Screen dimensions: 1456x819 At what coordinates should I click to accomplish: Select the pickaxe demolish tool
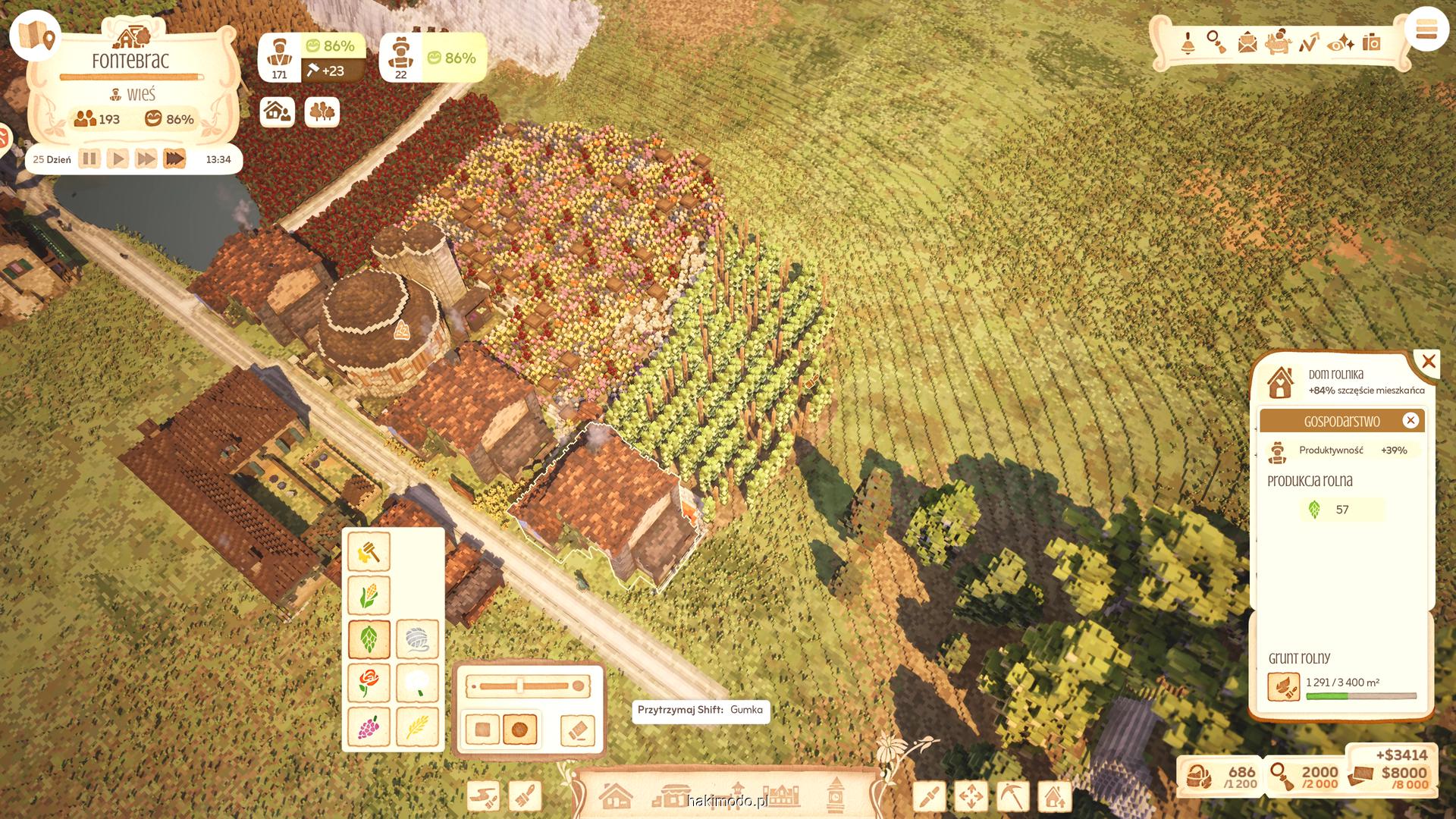coord(1012,796)
